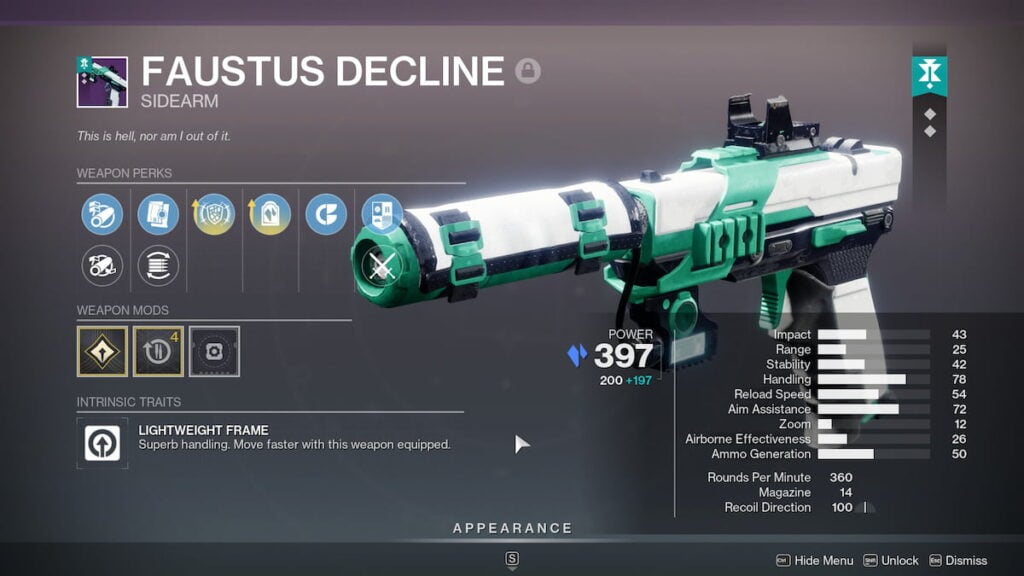
Task: Open the gold diamond weapon mod slot
Action: coord(102,352)
